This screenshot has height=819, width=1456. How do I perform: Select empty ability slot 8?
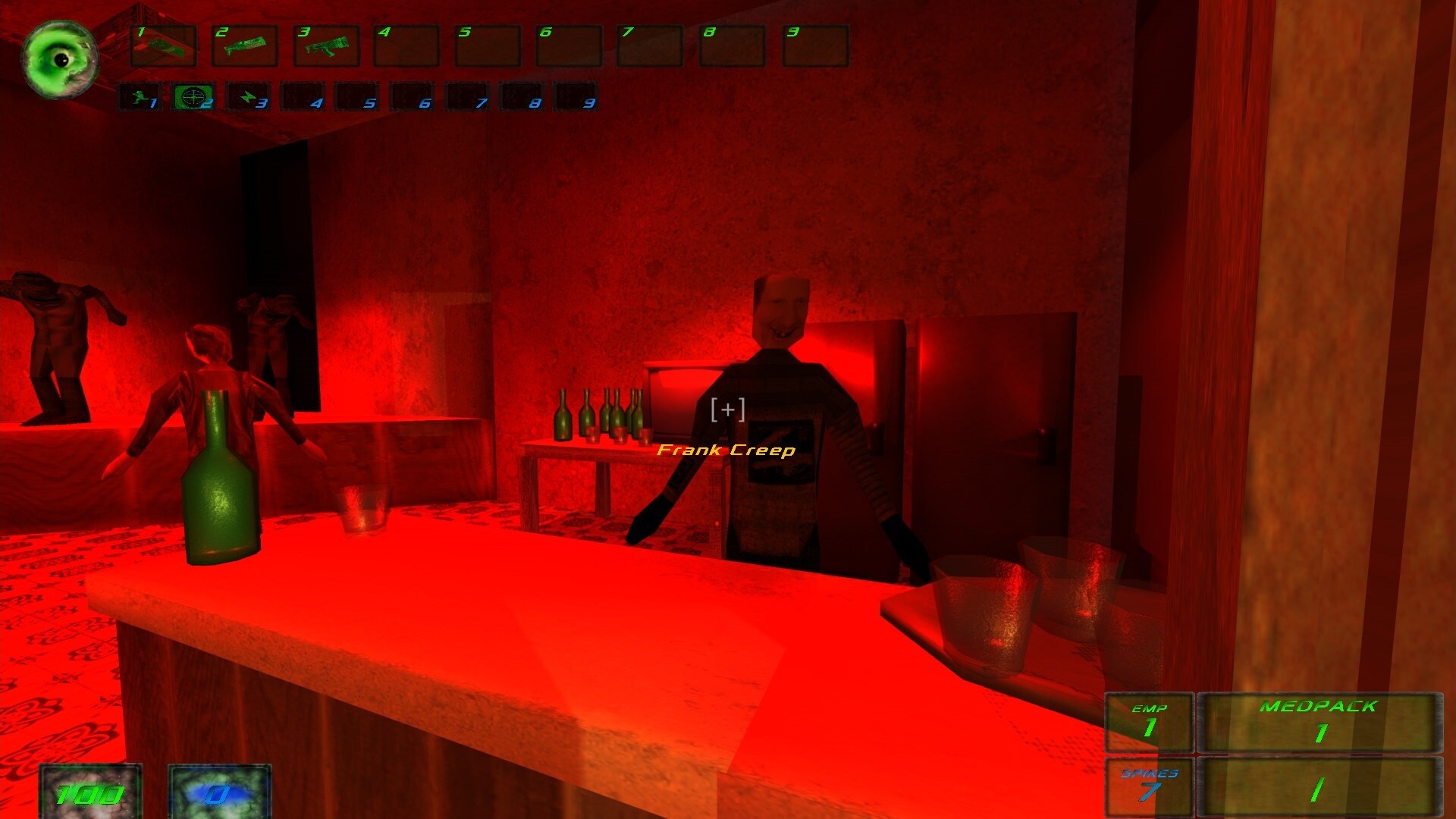(x=518, y=97)
